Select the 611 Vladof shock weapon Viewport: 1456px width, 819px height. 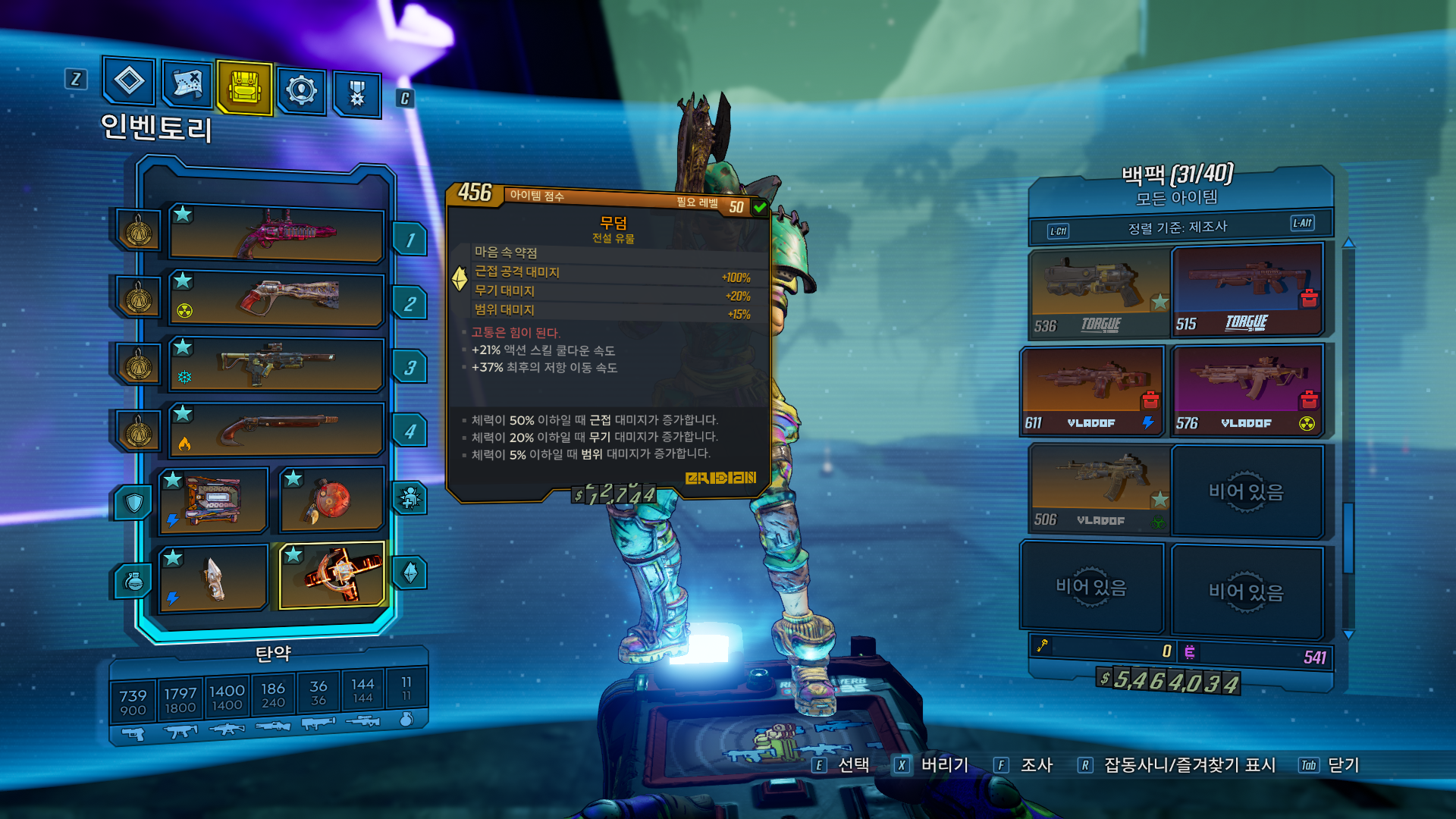point(1092,391)
